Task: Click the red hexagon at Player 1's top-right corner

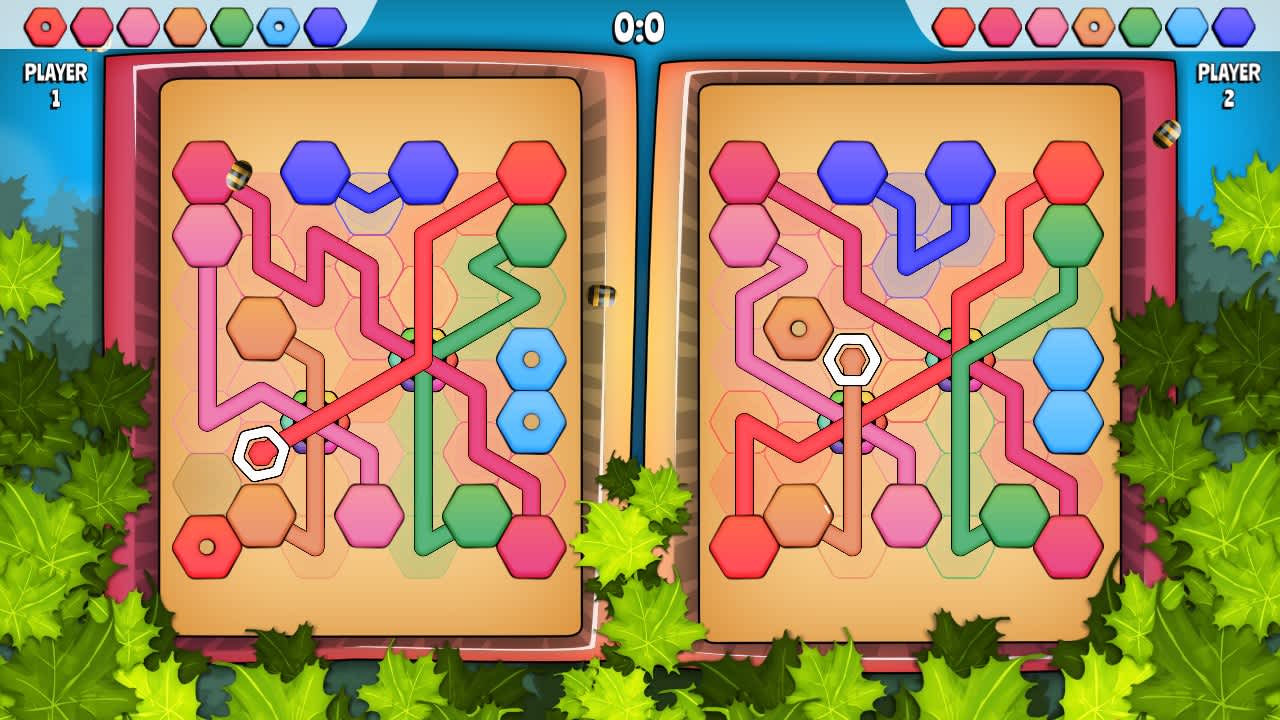Action: 530,172
